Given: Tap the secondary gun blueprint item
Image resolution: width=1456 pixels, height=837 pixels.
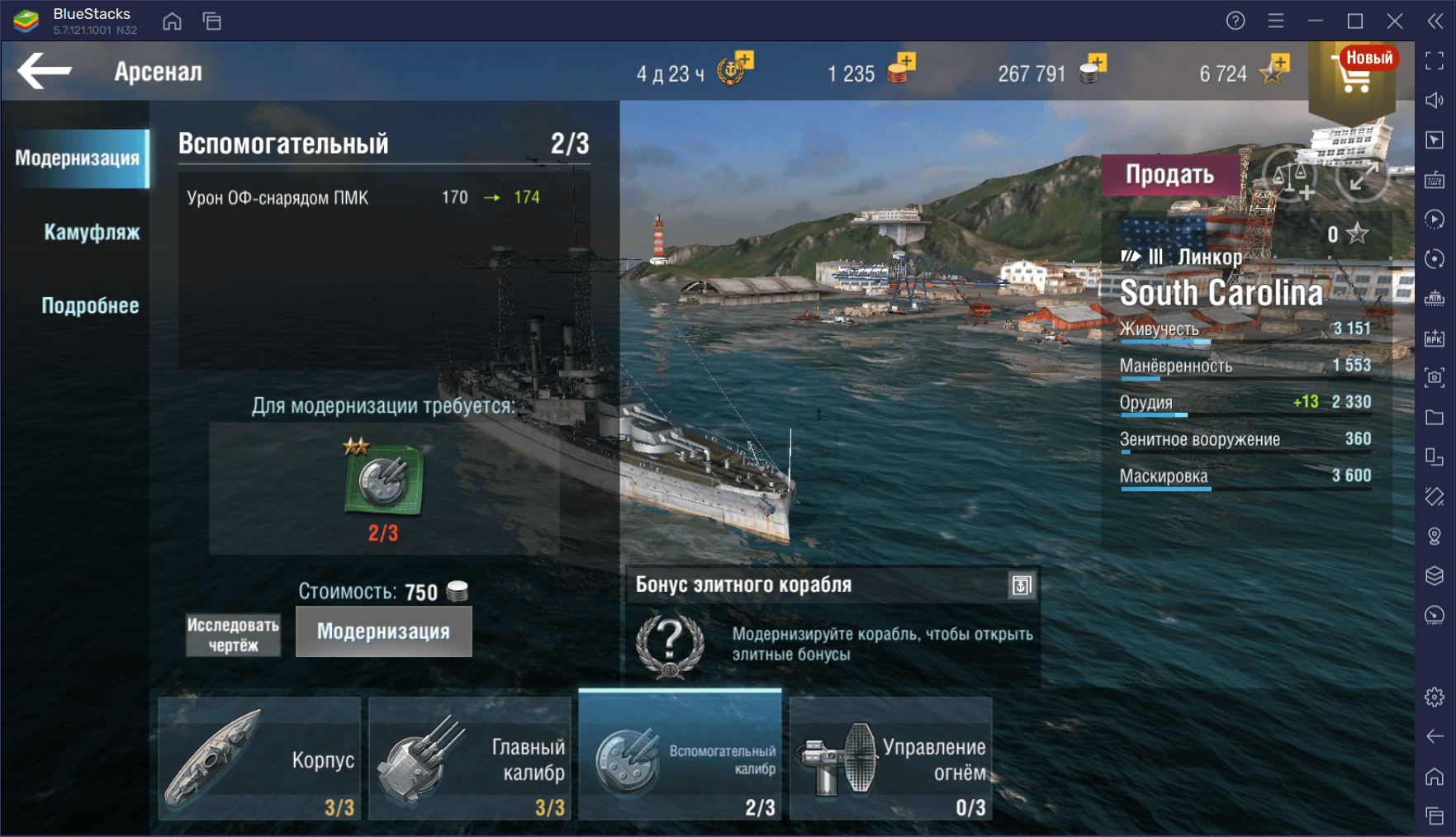Looking at the screenshot, I should point(383,479).
